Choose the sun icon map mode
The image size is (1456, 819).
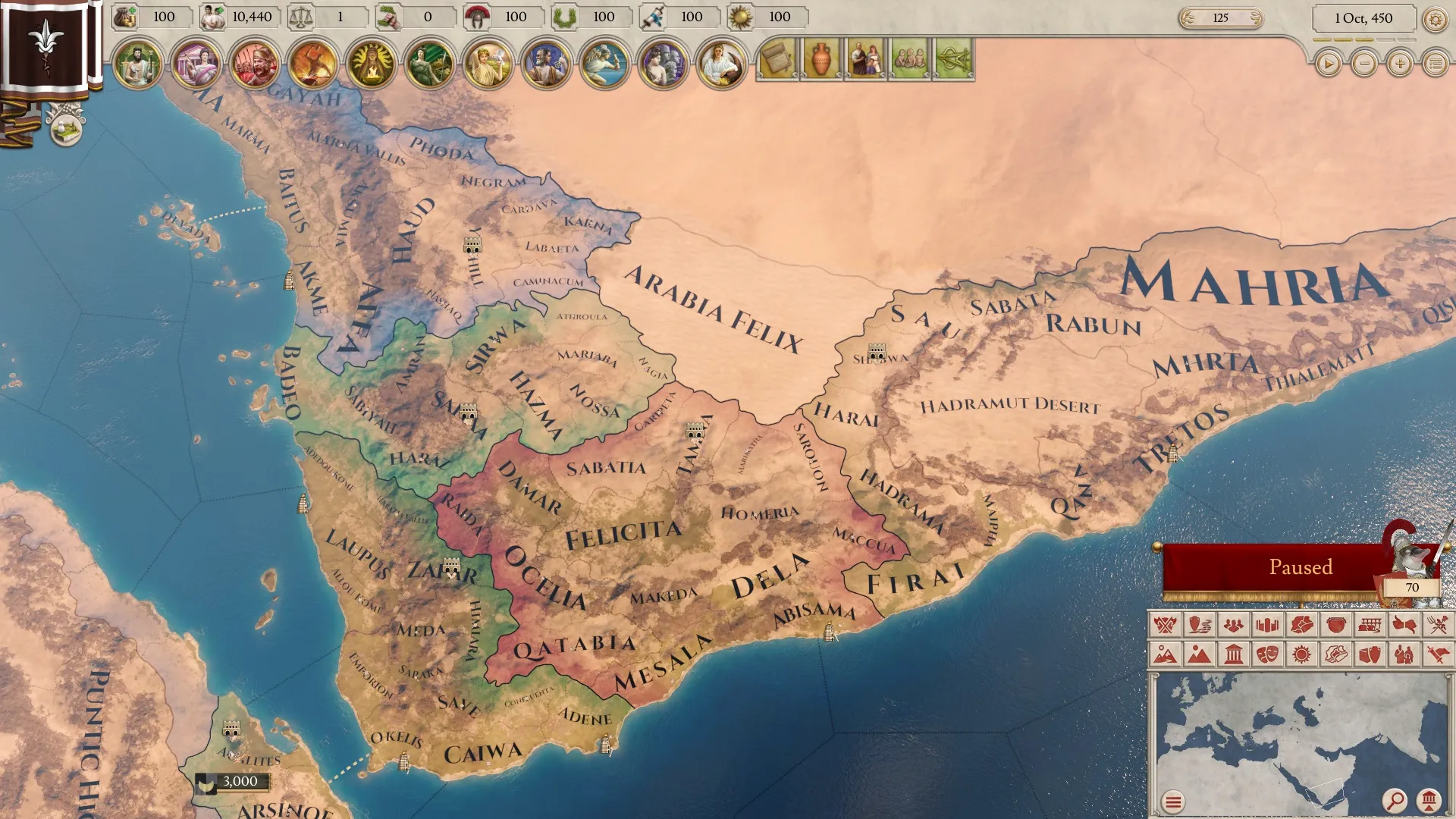click(x=1301, y=654)
